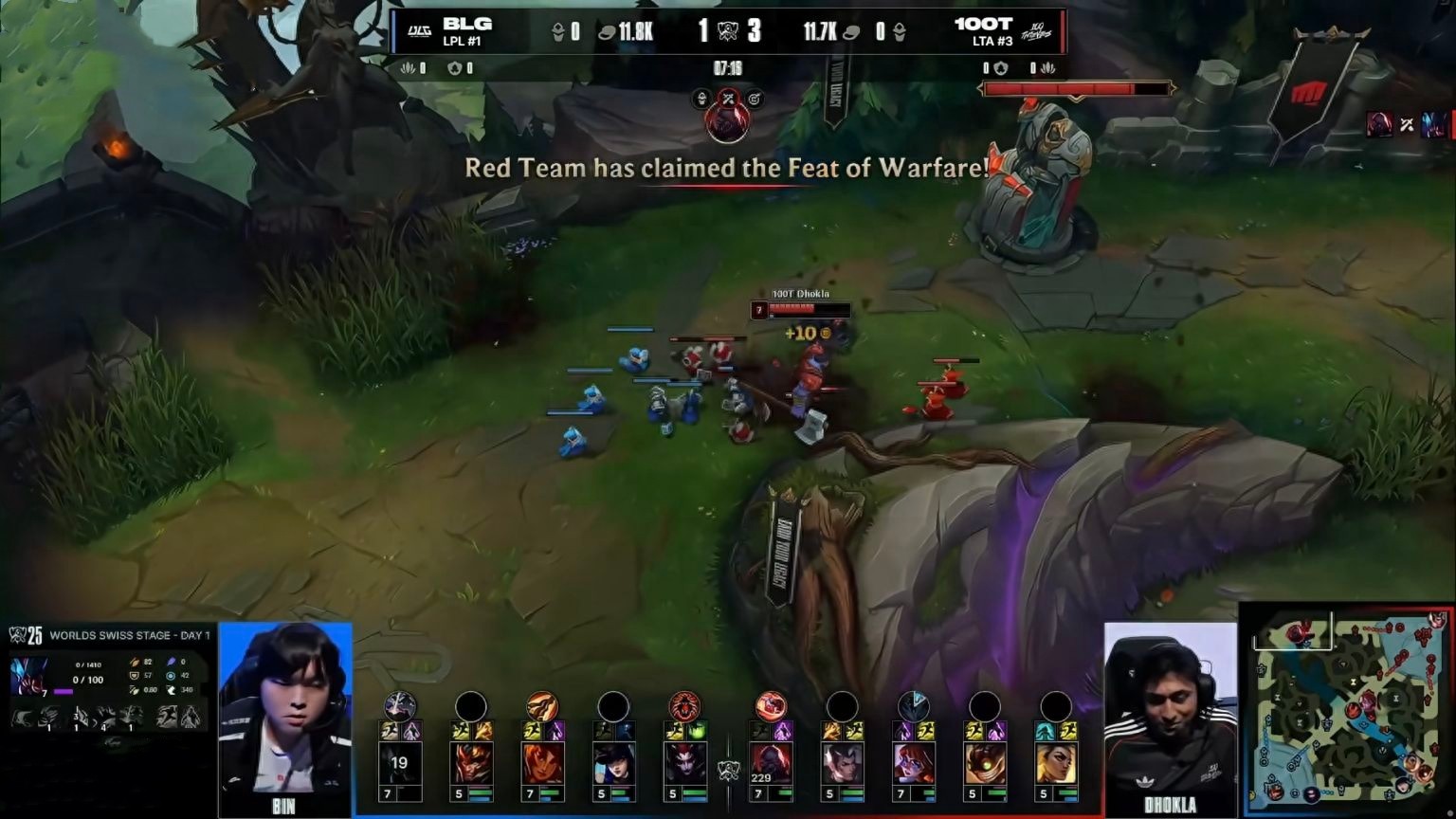Image resolution: width=1456 pixels, height=819 pixels.
Task: Select the champion portrait in the stats panel
Action: (x=28, y=677)
